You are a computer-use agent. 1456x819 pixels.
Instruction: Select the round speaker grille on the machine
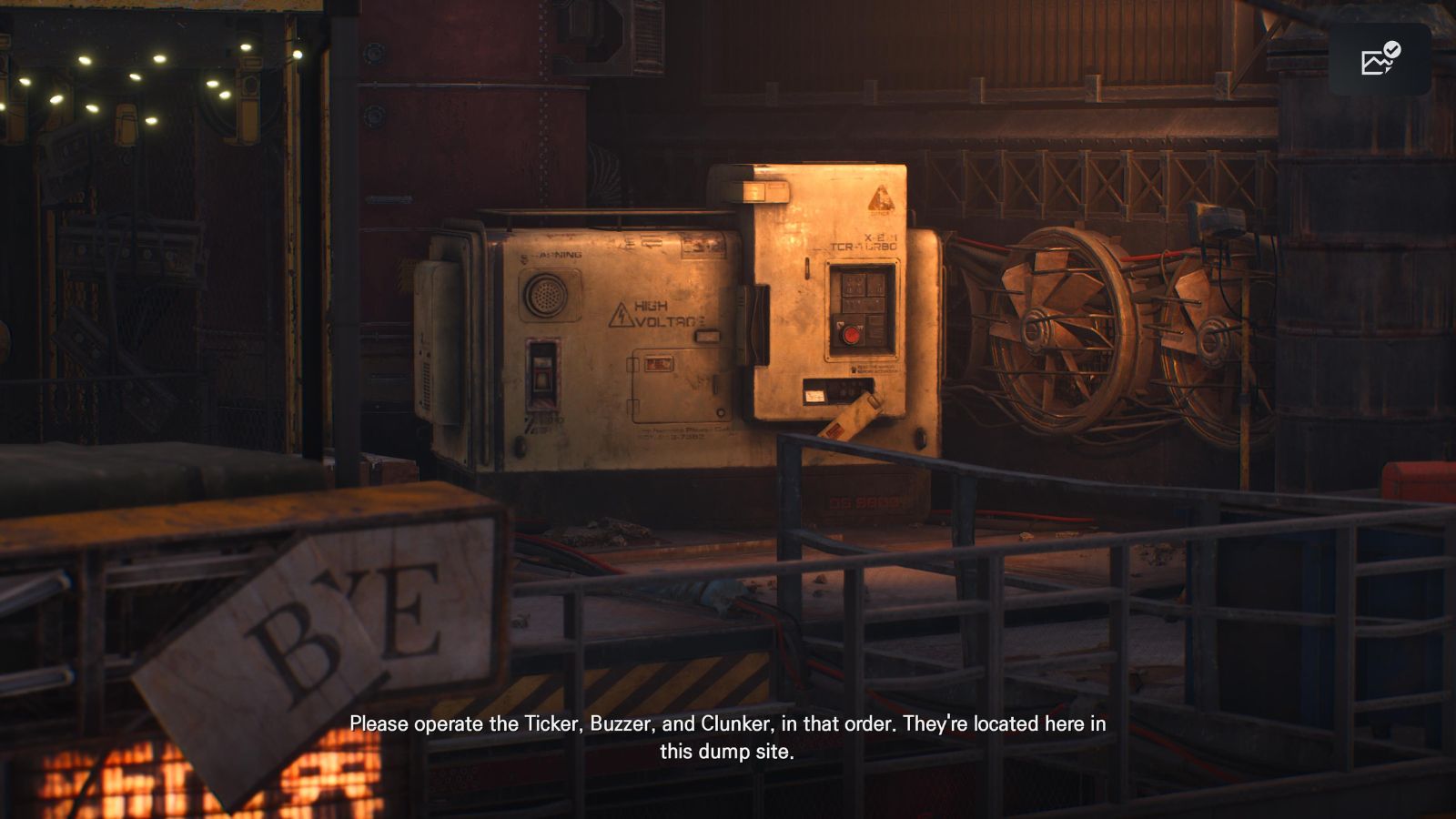546,293
